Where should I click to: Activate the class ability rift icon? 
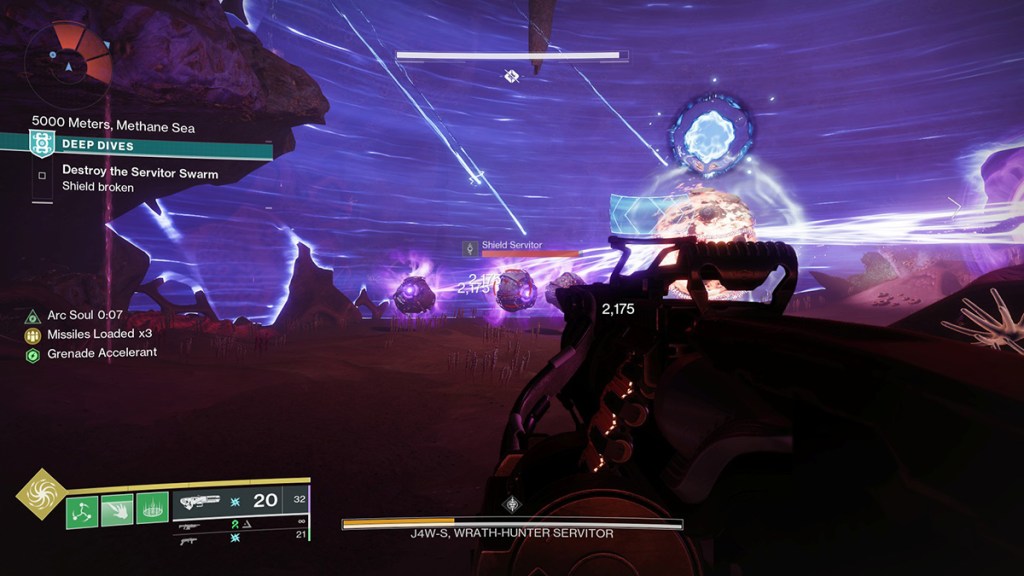click(x=151, y=511)
